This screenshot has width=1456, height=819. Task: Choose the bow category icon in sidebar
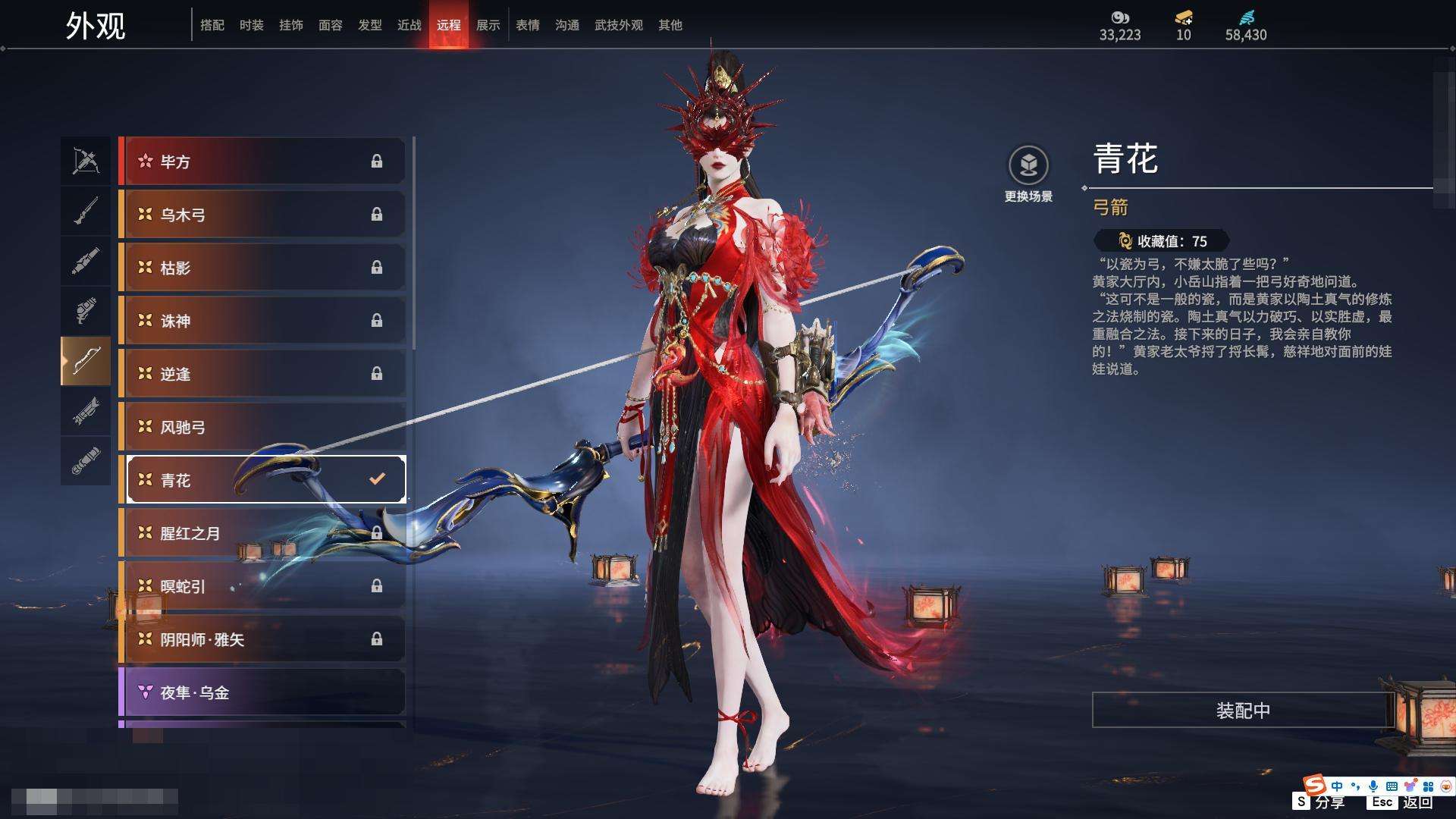click(86, 360)
